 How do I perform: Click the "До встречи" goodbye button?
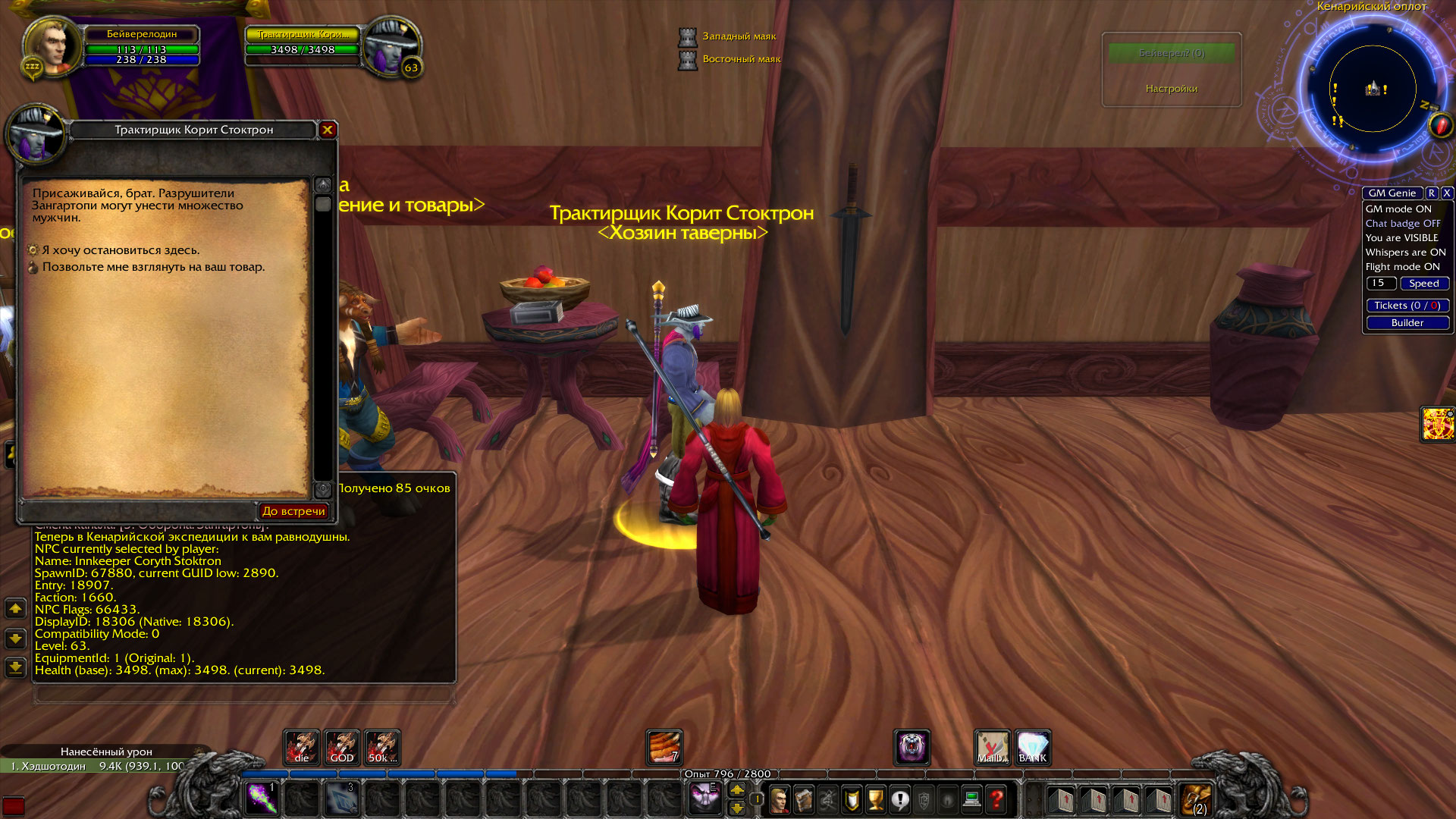pos(294,510)
